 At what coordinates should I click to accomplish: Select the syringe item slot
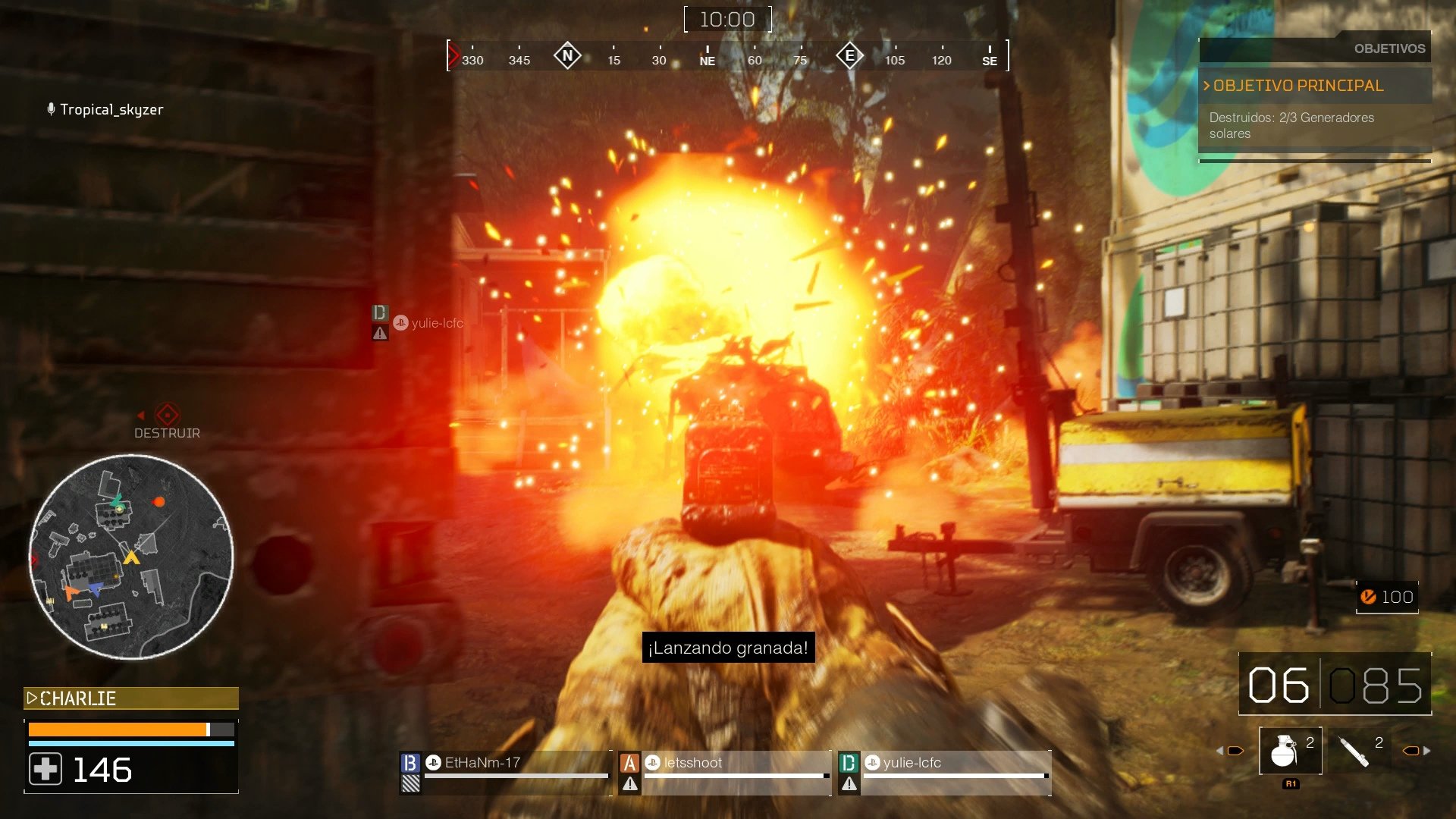point(1357,750)
